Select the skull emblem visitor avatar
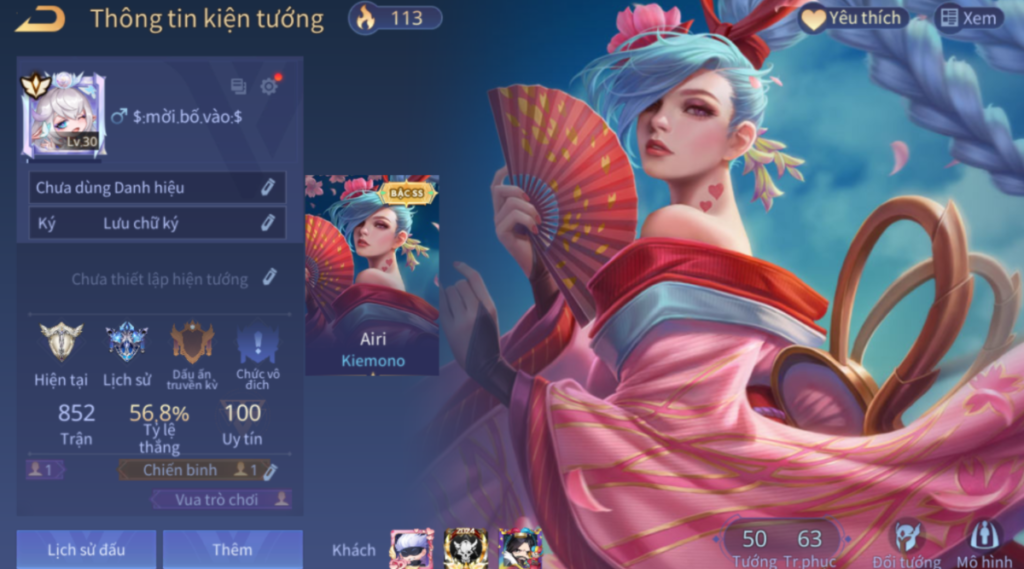The width and height of the screenshot is (1024, 569). click(x=465, y=549)
